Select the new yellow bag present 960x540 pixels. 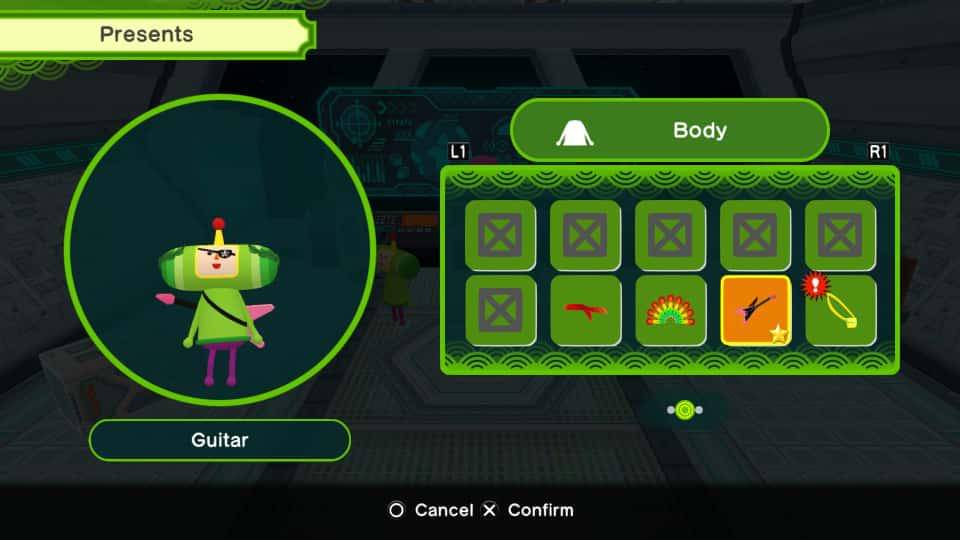coord(841,311)
